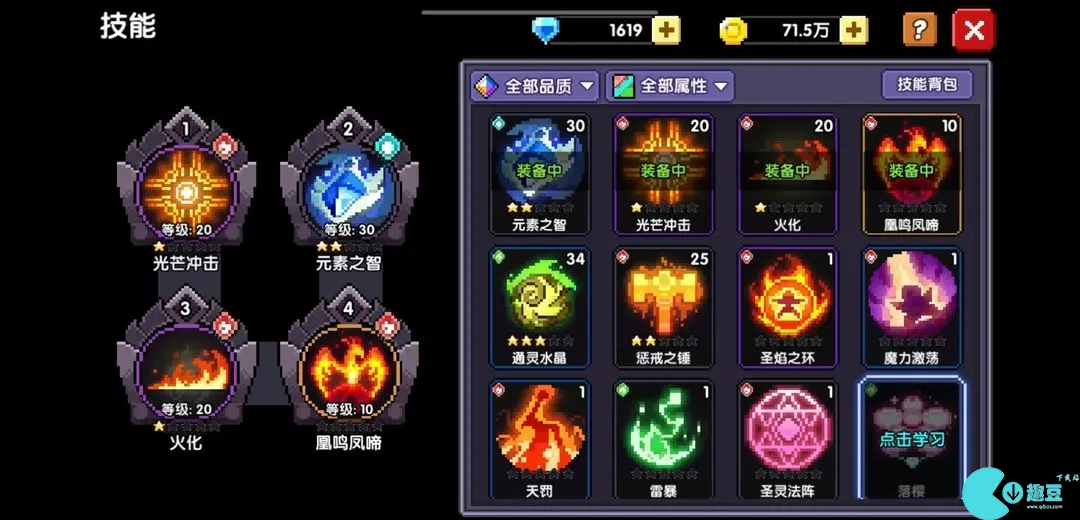Select the 光芒冲击 skill card in the list
The image size is (1080, 520).
663,172
